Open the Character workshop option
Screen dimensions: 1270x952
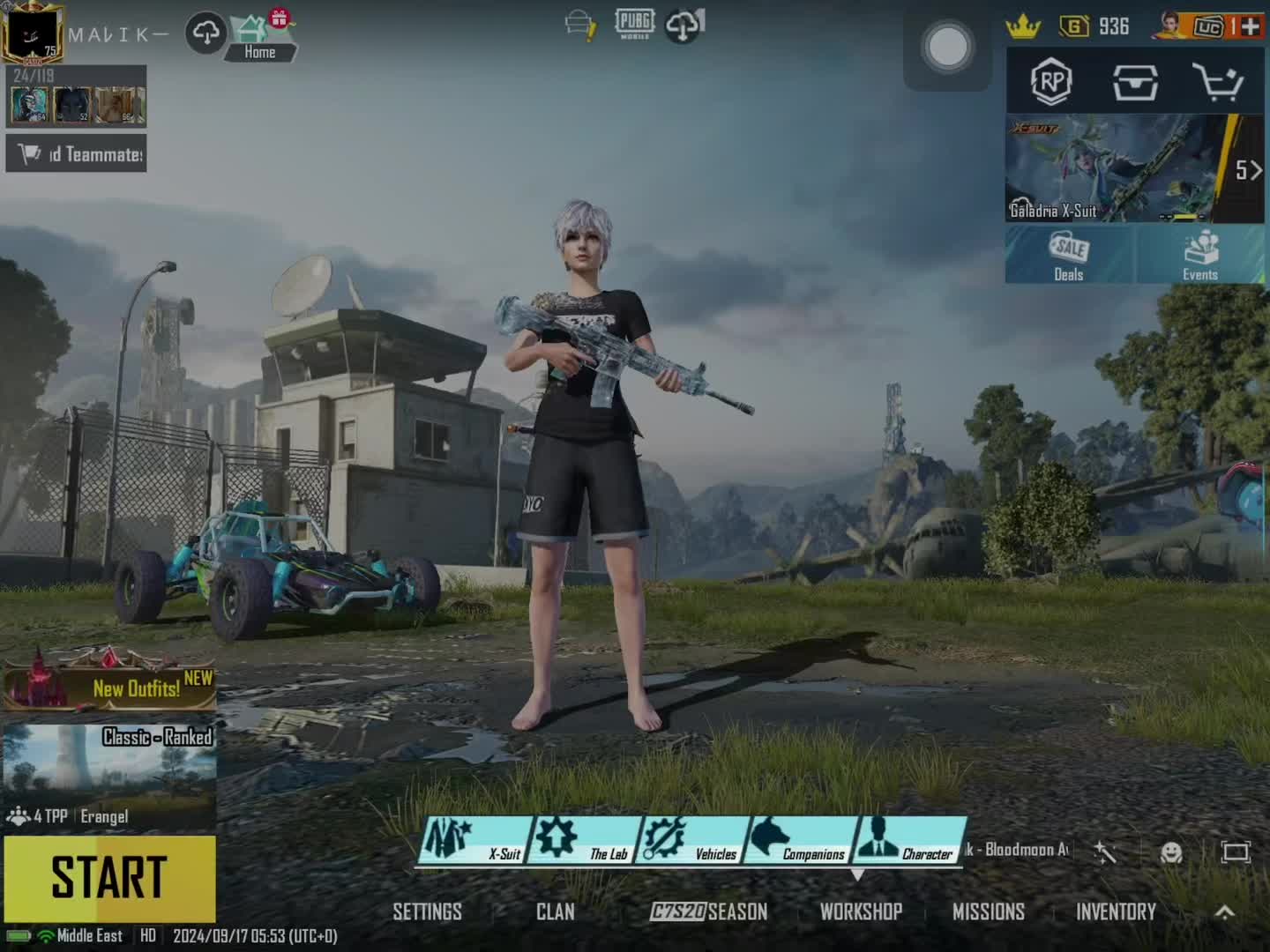click(x=908, y=840)
